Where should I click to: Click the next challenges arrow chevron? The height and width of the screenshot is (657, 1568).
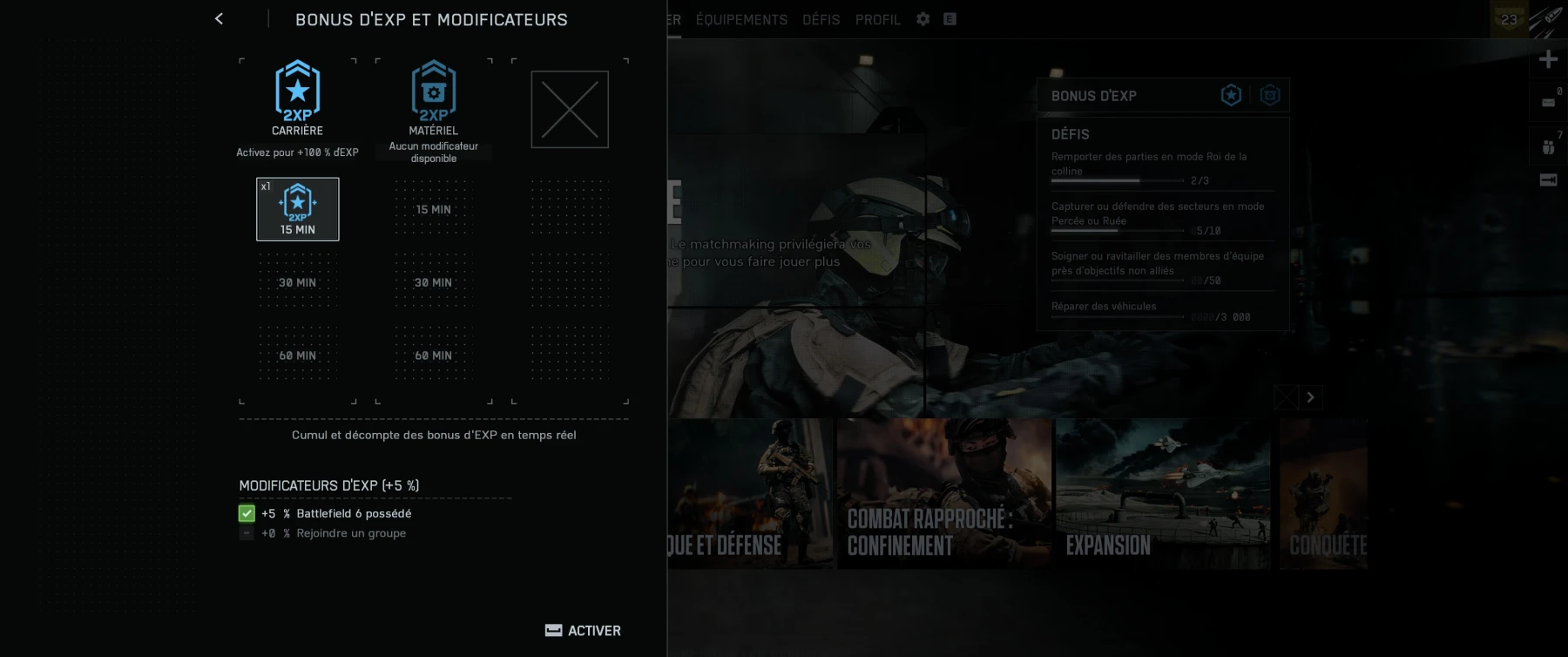1309,396
